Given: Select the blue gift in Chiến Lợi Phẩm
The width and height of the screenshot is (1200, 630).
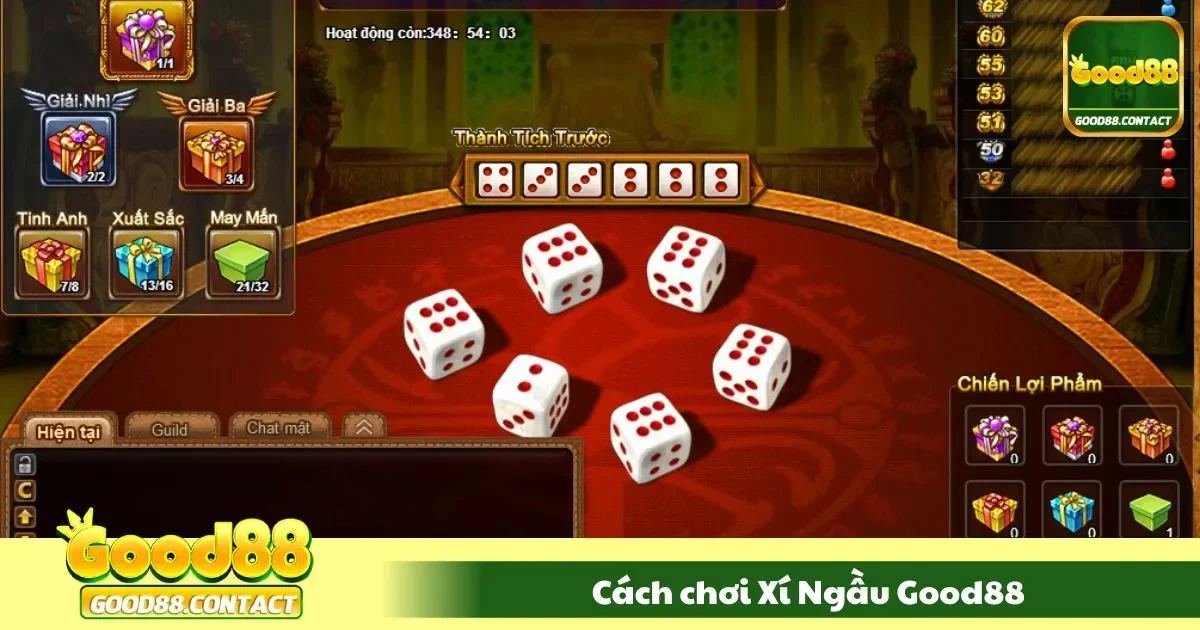Looking at the screenshot, I should 1072,512.
